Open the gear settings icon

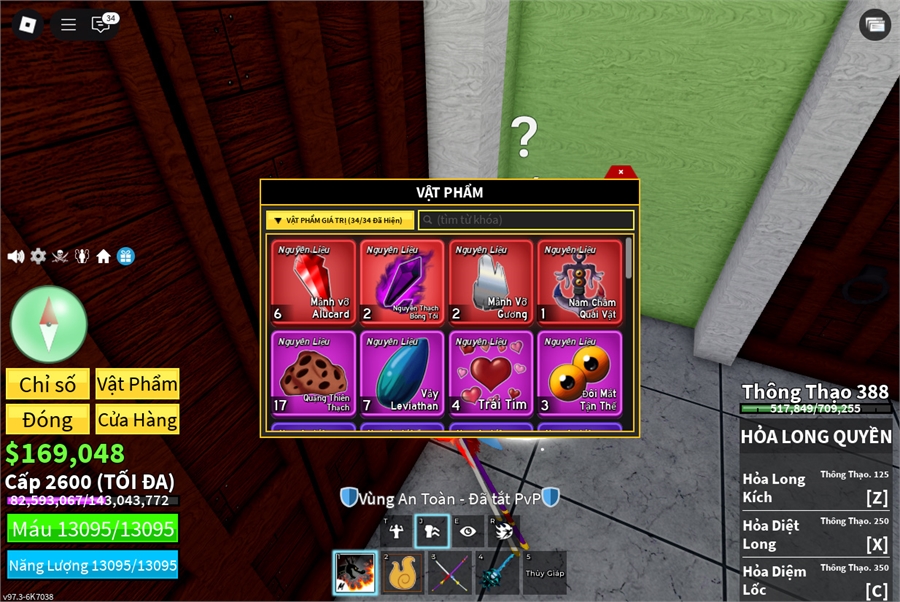38,257
